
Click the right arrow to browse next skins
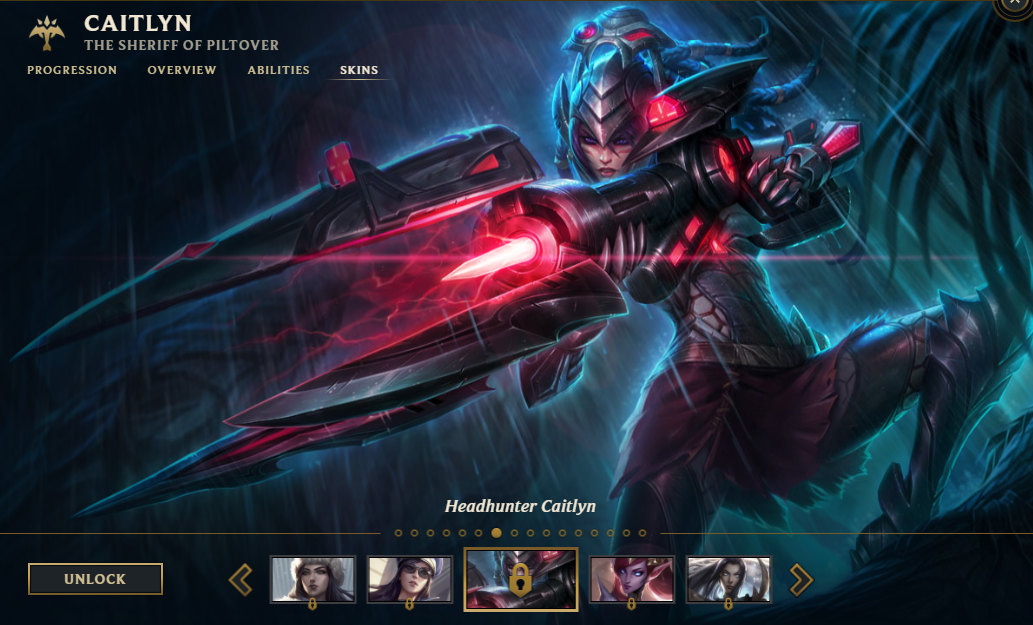[x=801, y=579]
